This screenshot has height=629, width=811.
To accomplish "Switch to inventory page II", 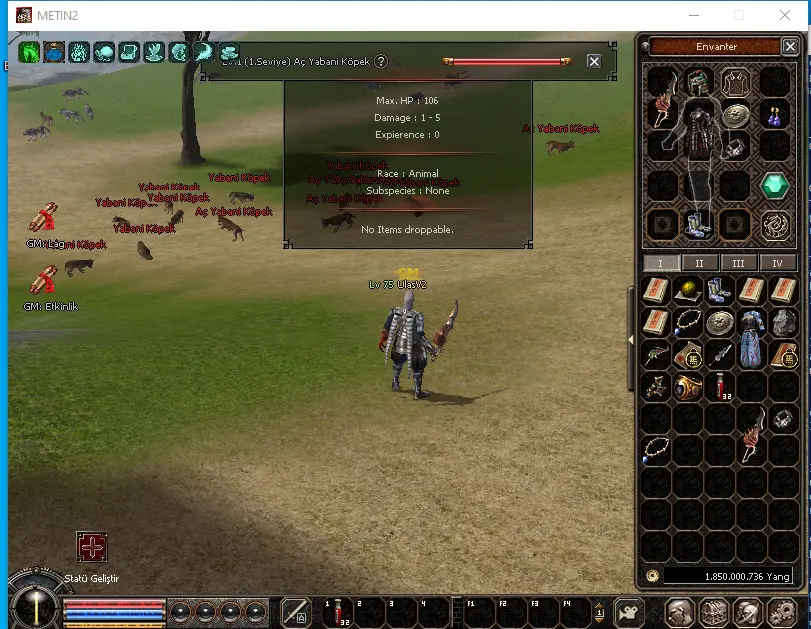I will (699, 263).
